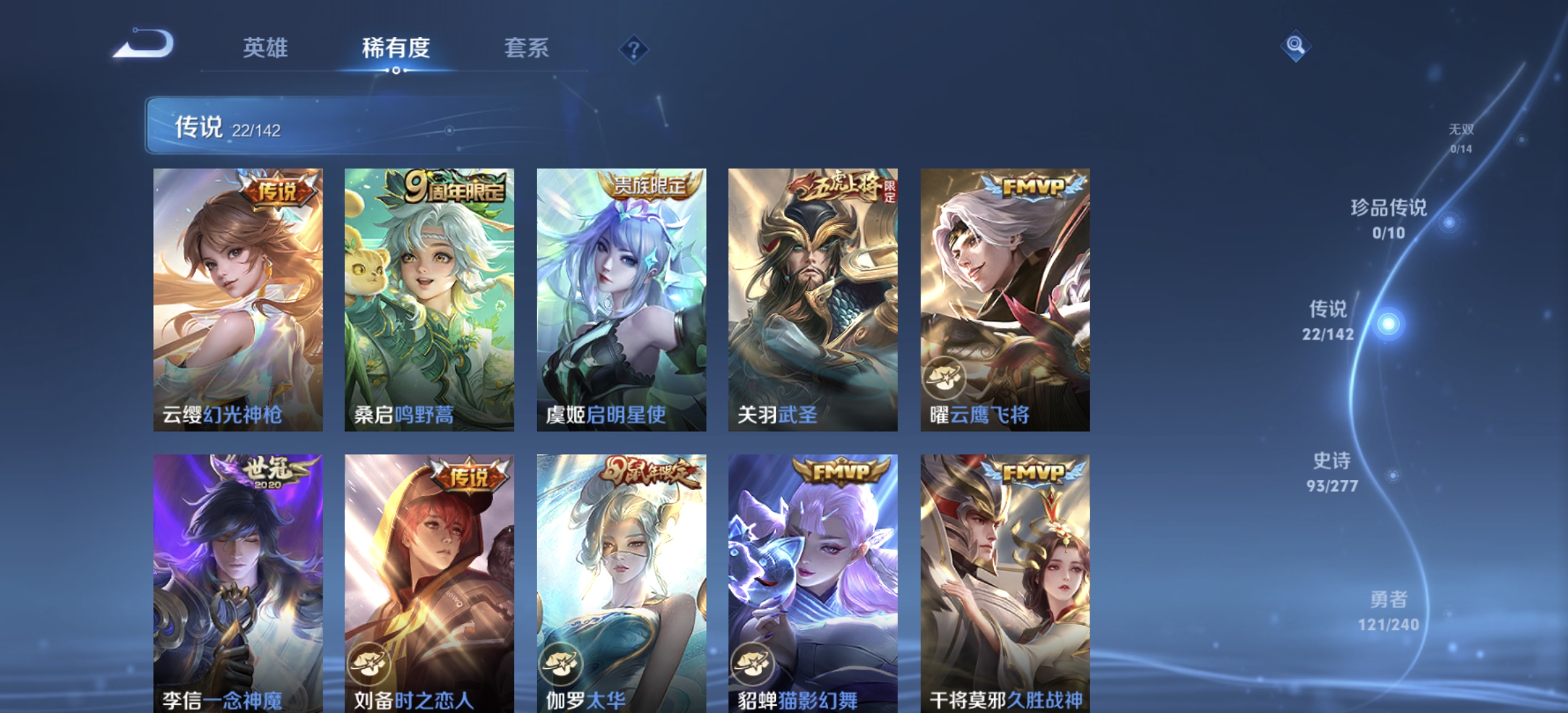The width and height of the screenshot is (1568, 713).
Task: Click the unowned marker icon on 曜云鹰飞将 card
Action: tap(946, 377)
